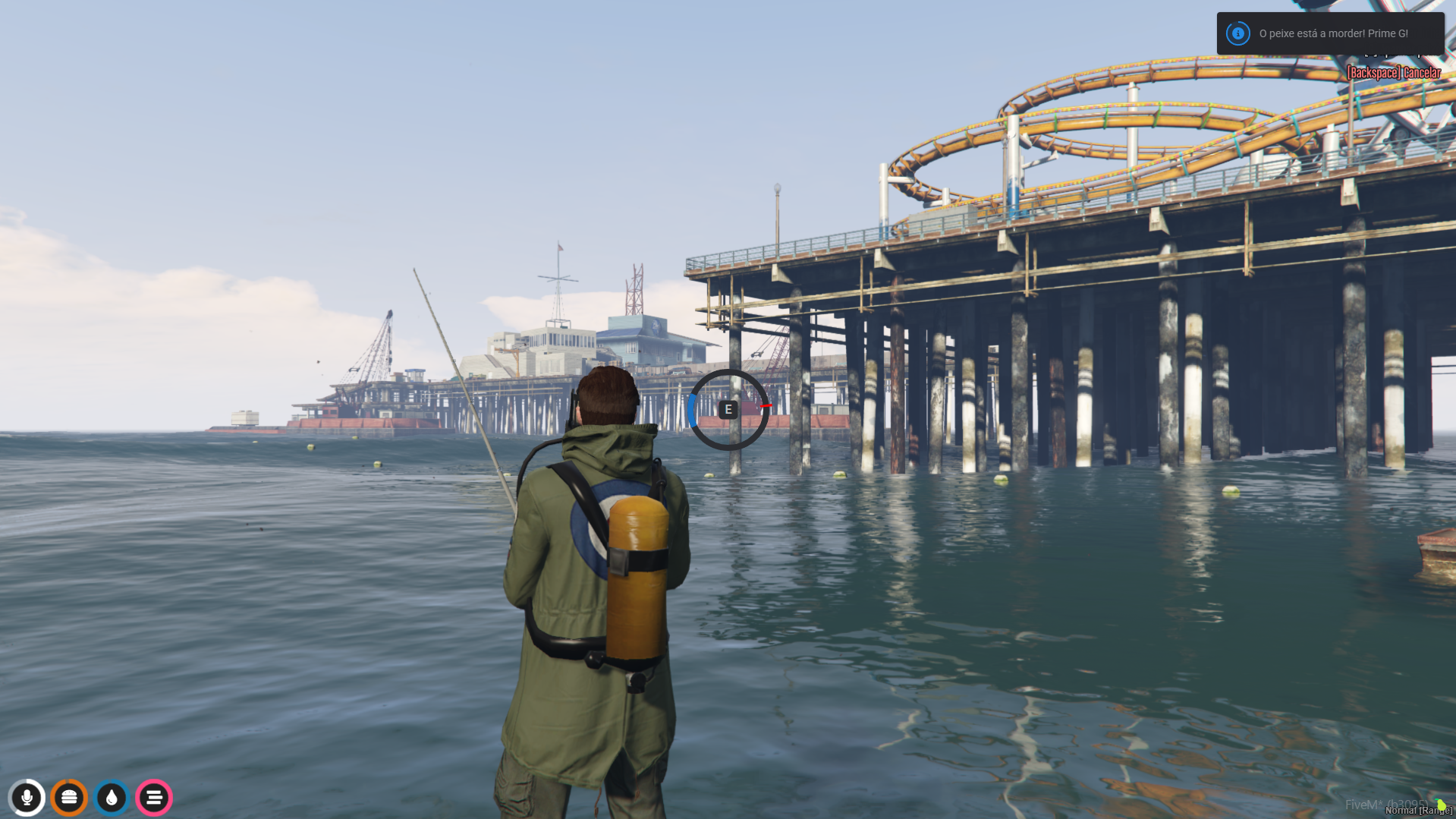Viewport: 1456px width, 819px height.
Task: Click the blue info icon on the fish notification
Action: (x=1237, y=33)
